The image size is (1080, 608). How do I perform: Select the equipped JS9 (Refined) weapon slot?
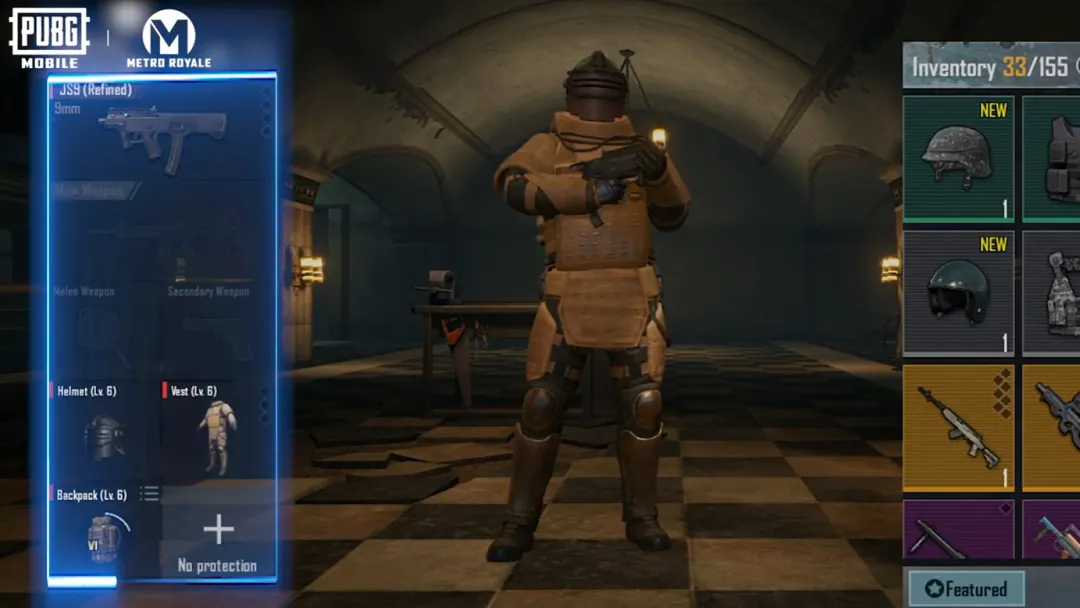(162, 127)
